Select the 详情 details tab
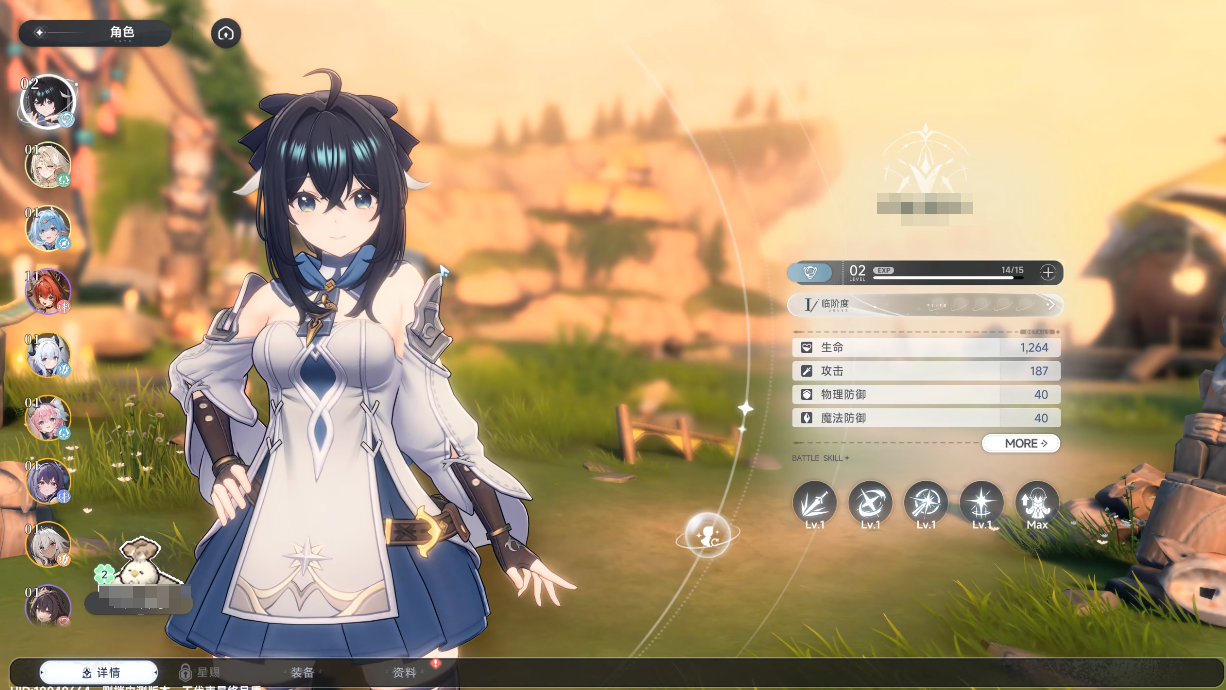Image resolution: width=1226 pixels, height=690 pixels. 100,673
